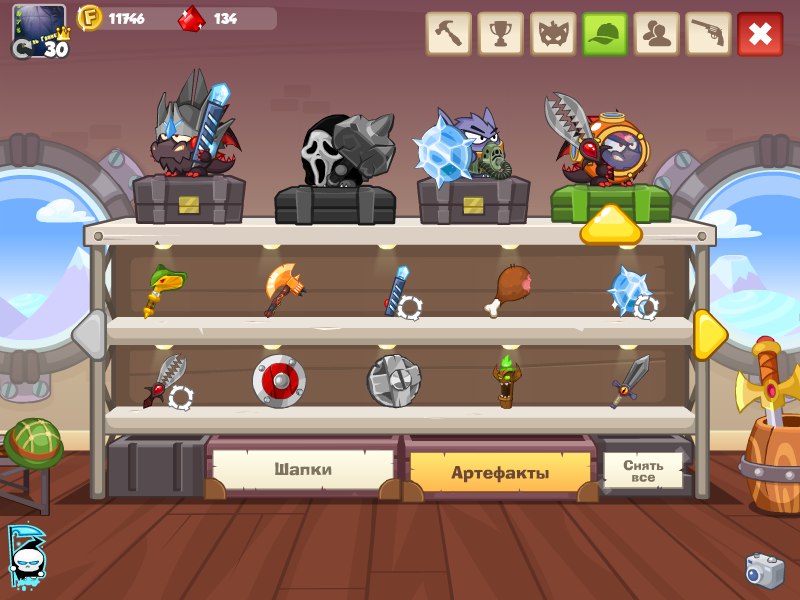Open the player avatar profile

click(x=39, y=30)
